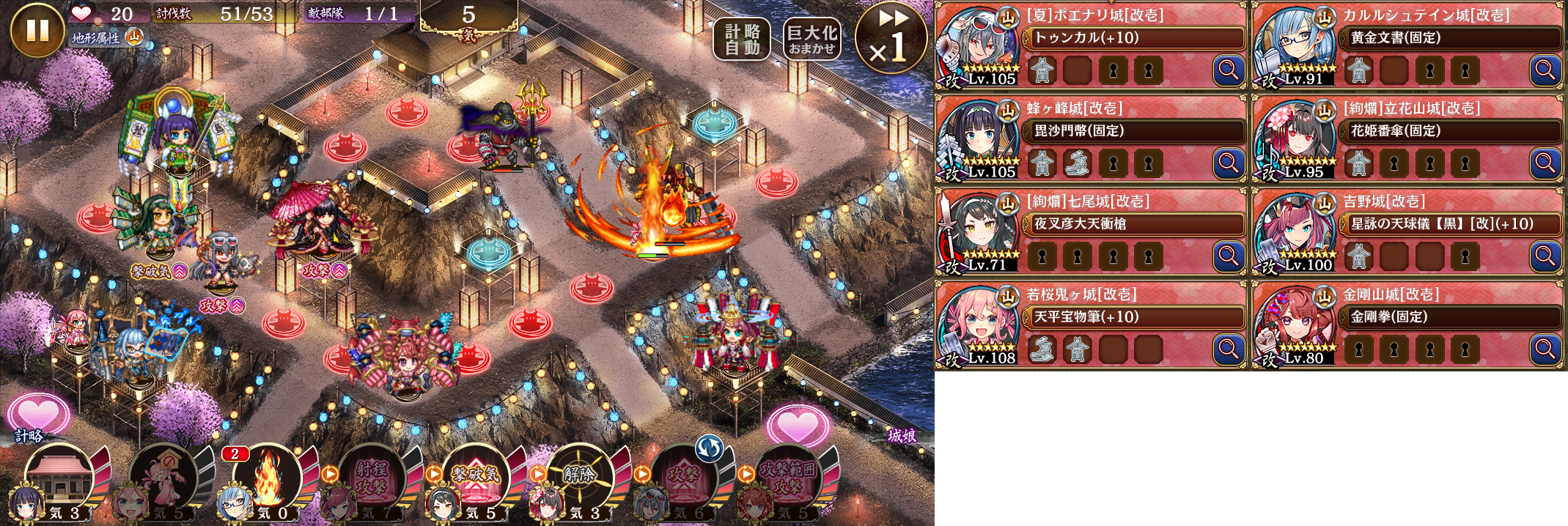This screenshot has height=526, width=1568.
Task: Show [絢爛]七尾城 details using the magnifier
Action: (1229, 256)
